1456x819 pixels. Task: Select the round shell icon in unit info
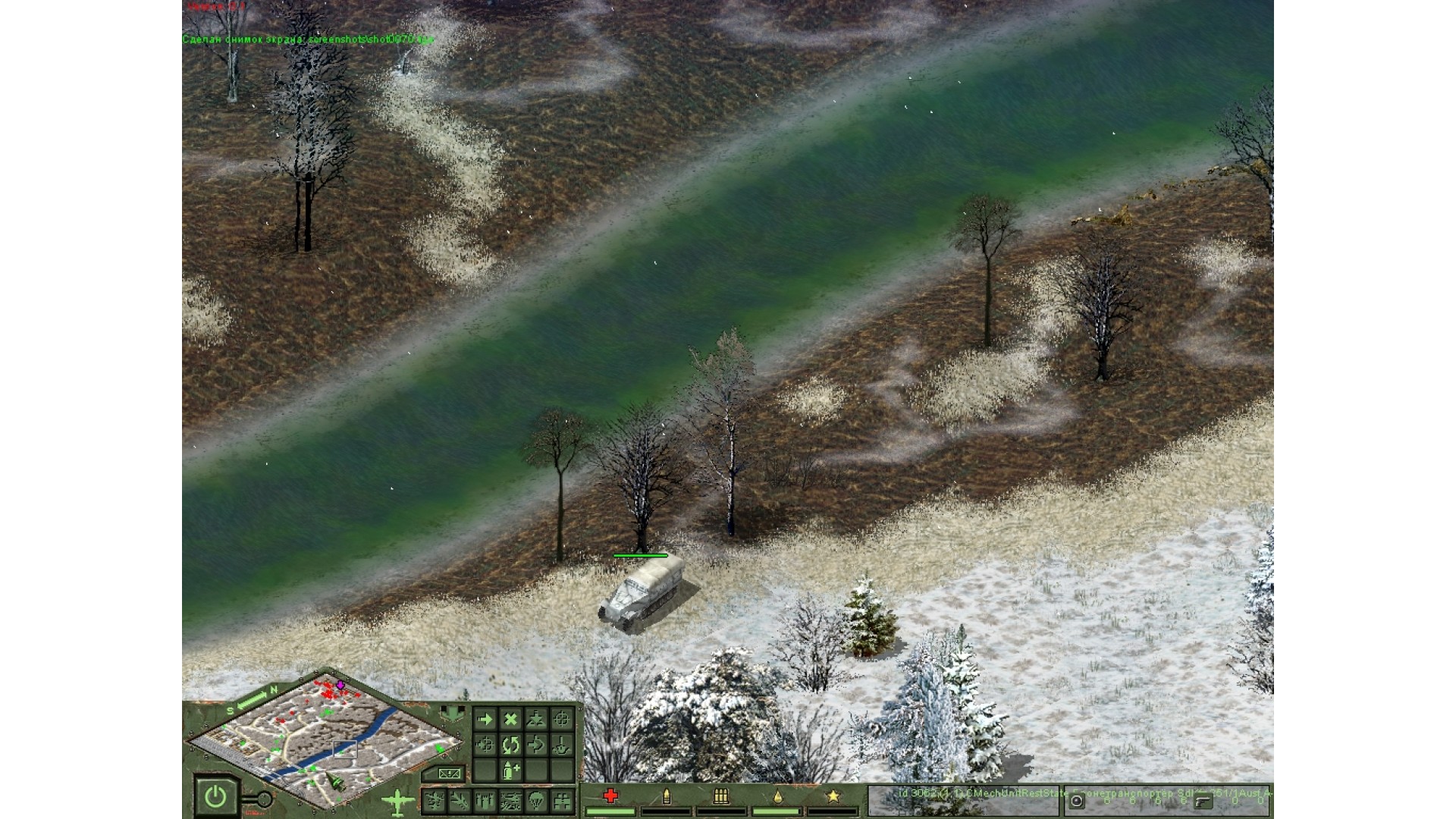click(x=1077, y=801)
